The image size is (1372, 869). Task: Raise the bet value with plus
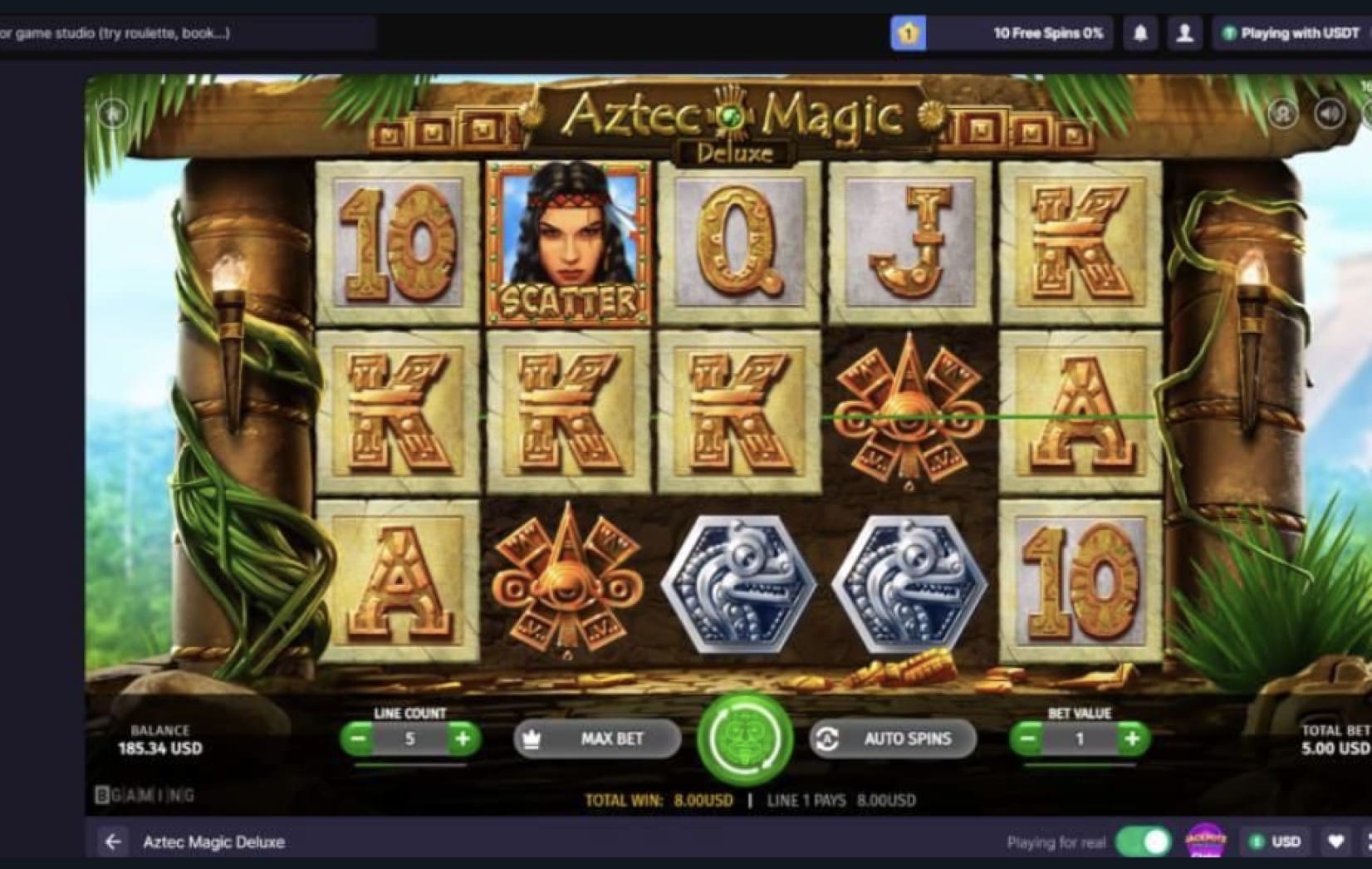[x=1132, y=738]
